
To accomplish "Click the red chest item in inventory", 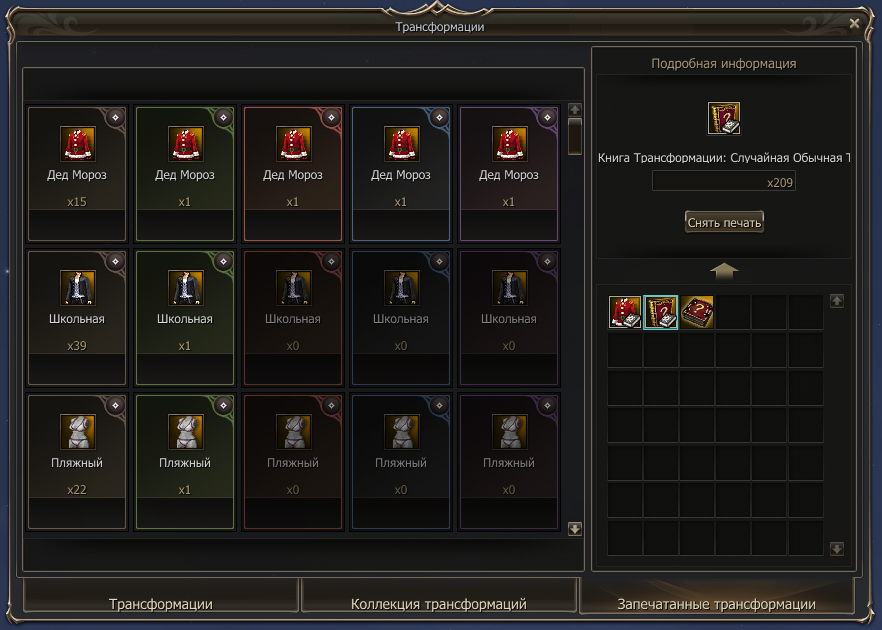I will [697, 312].
